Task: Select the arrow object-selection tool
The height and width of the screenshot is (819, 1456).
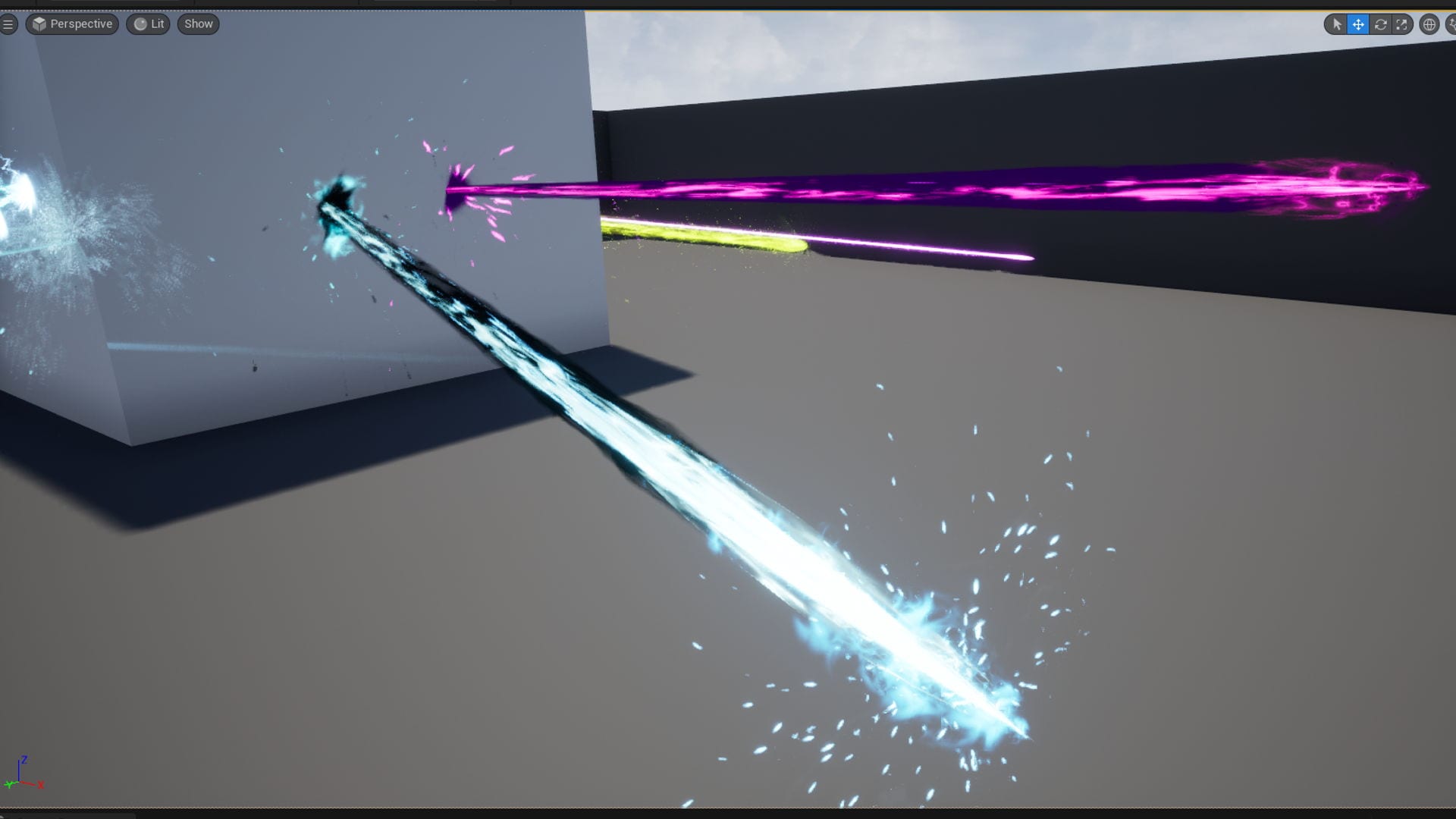Action: tap(1337, 24)
